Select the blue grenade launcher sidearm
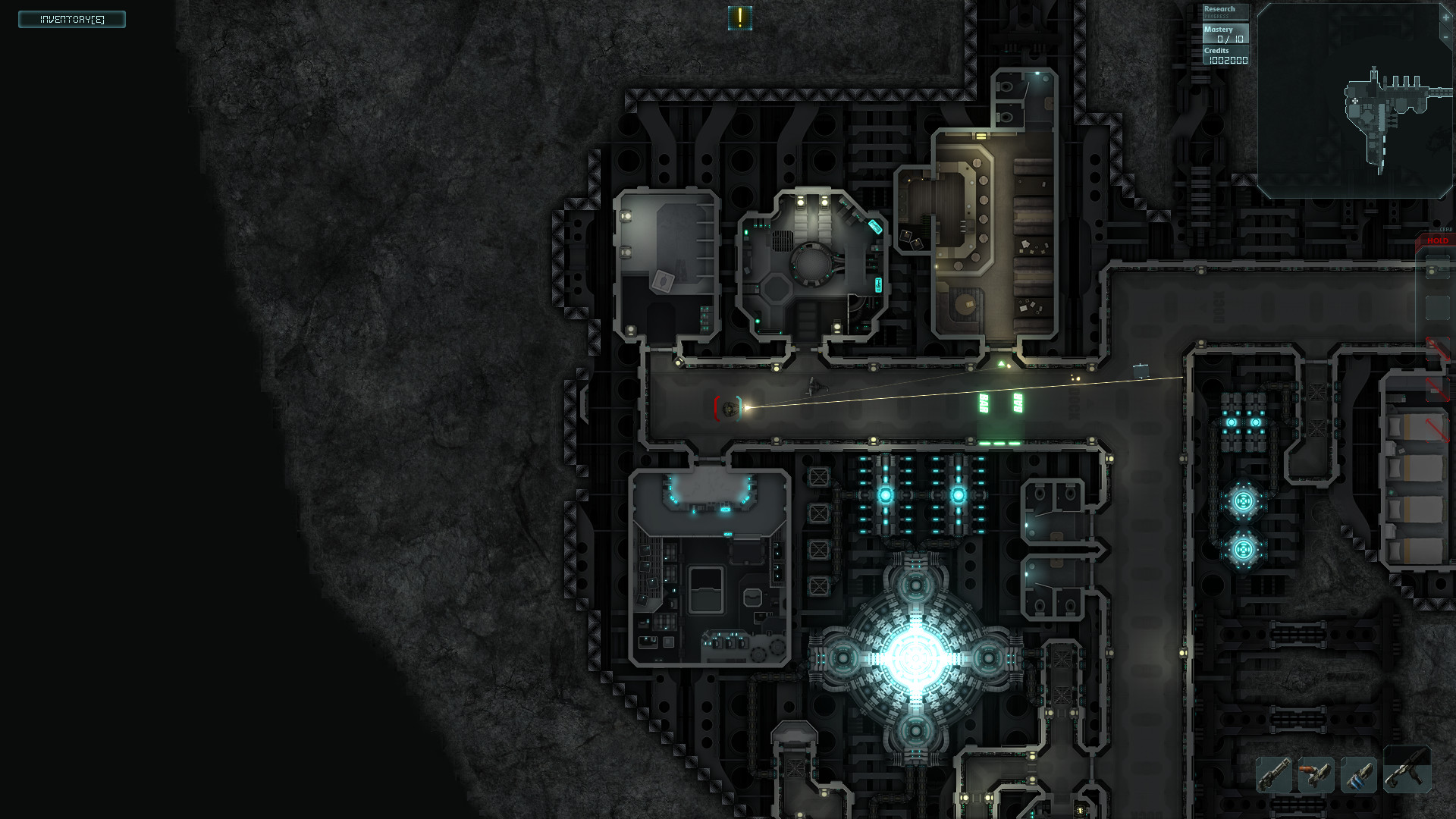The width and height of the screenshot is (1456, 819). point(1360,776)
